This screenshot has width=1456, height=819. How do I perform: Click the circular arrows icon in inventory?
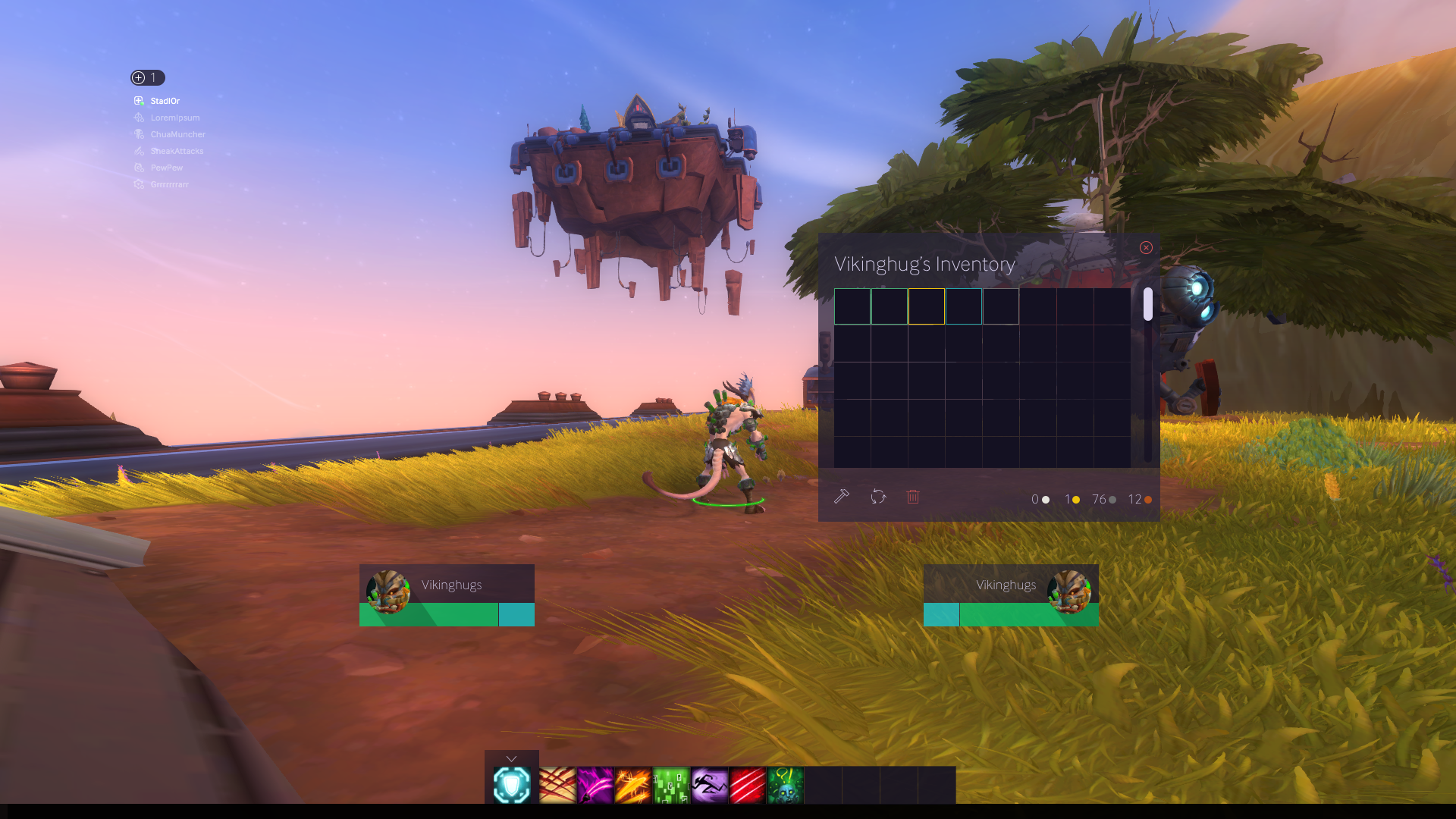[x=878, y=497]
